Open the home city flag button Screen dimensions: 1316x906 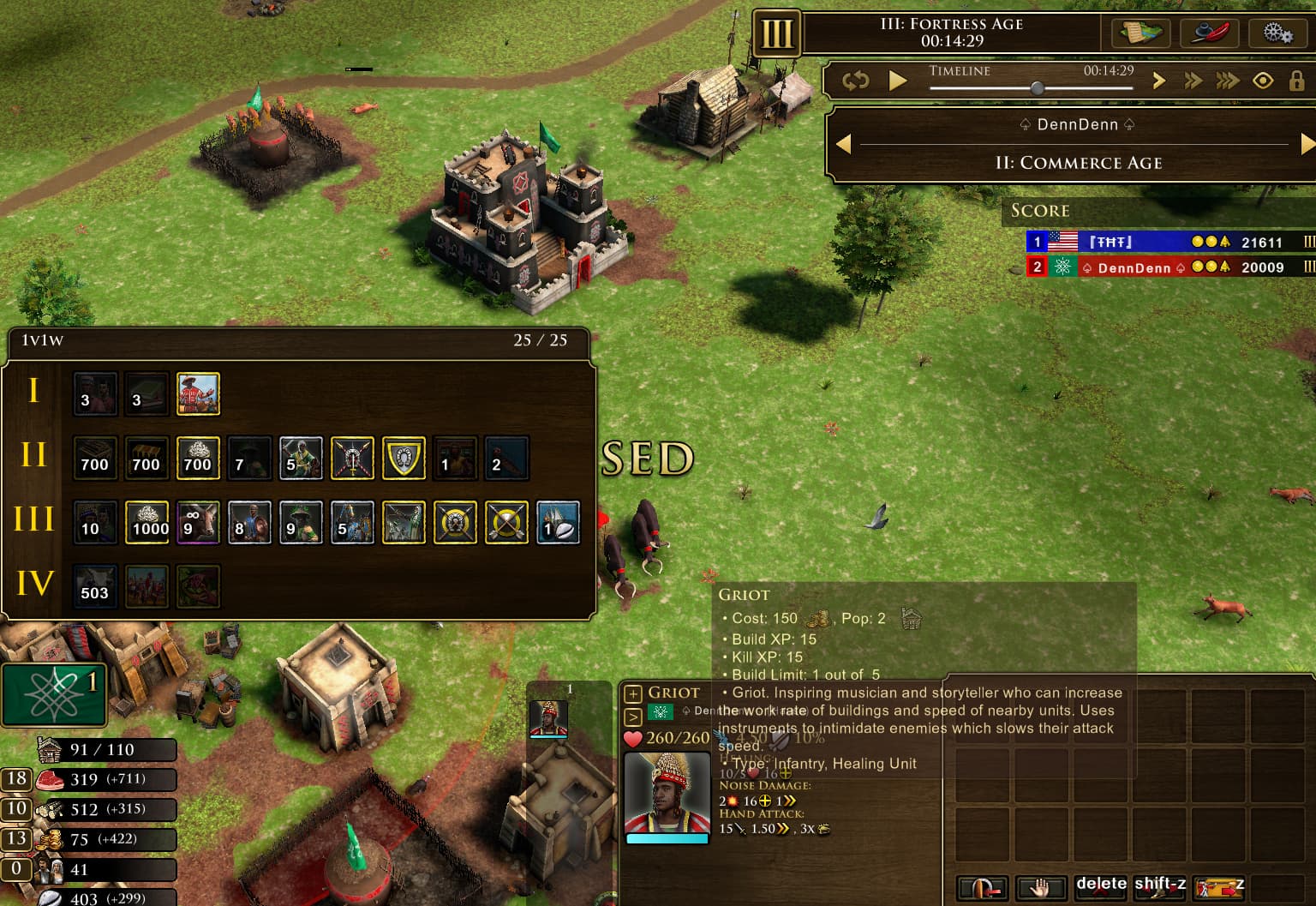click(x=54, y=694)
